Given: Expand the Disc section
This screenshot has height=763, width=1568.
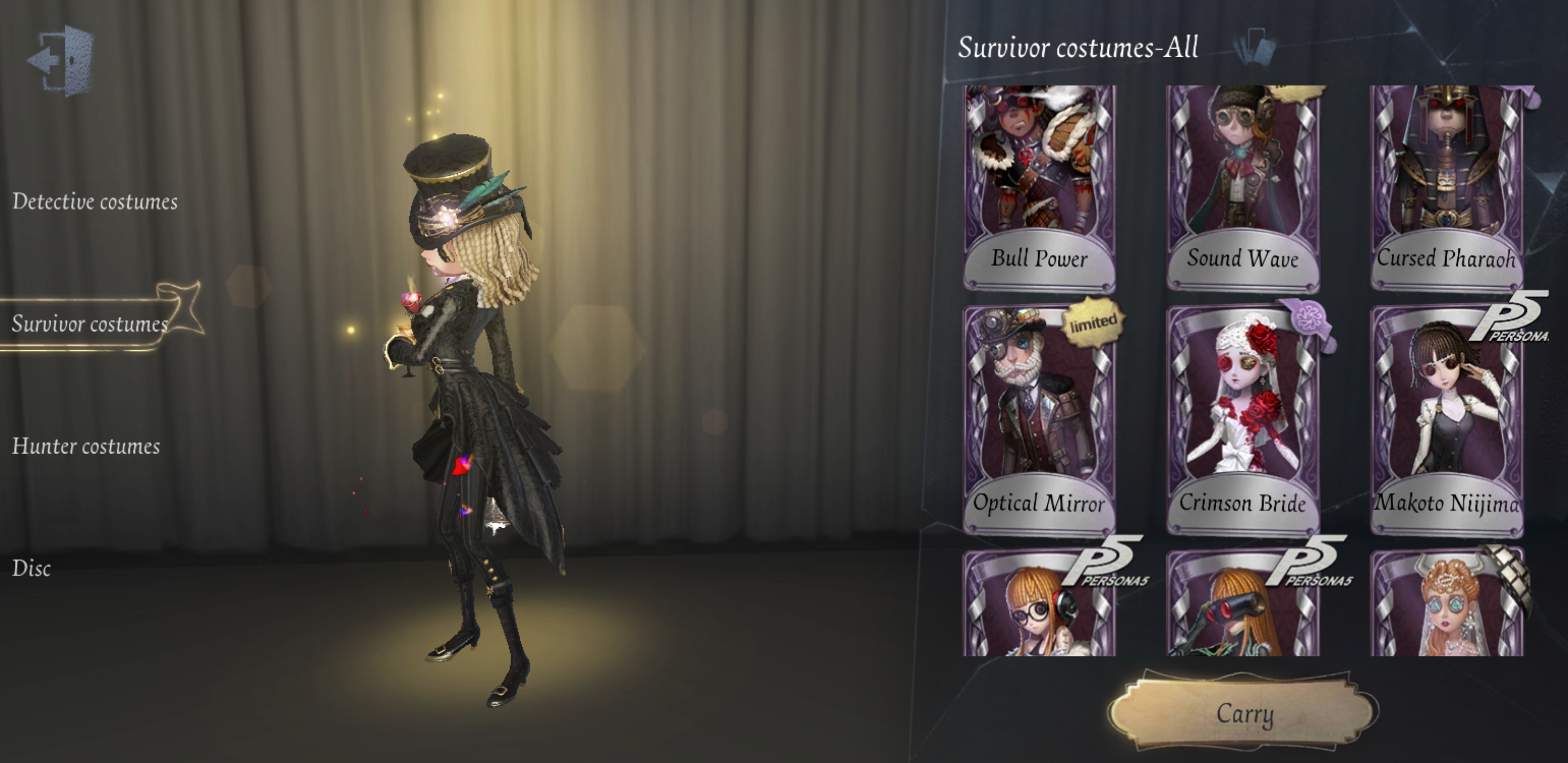Looking at the screenshot, I should [32, 568].
